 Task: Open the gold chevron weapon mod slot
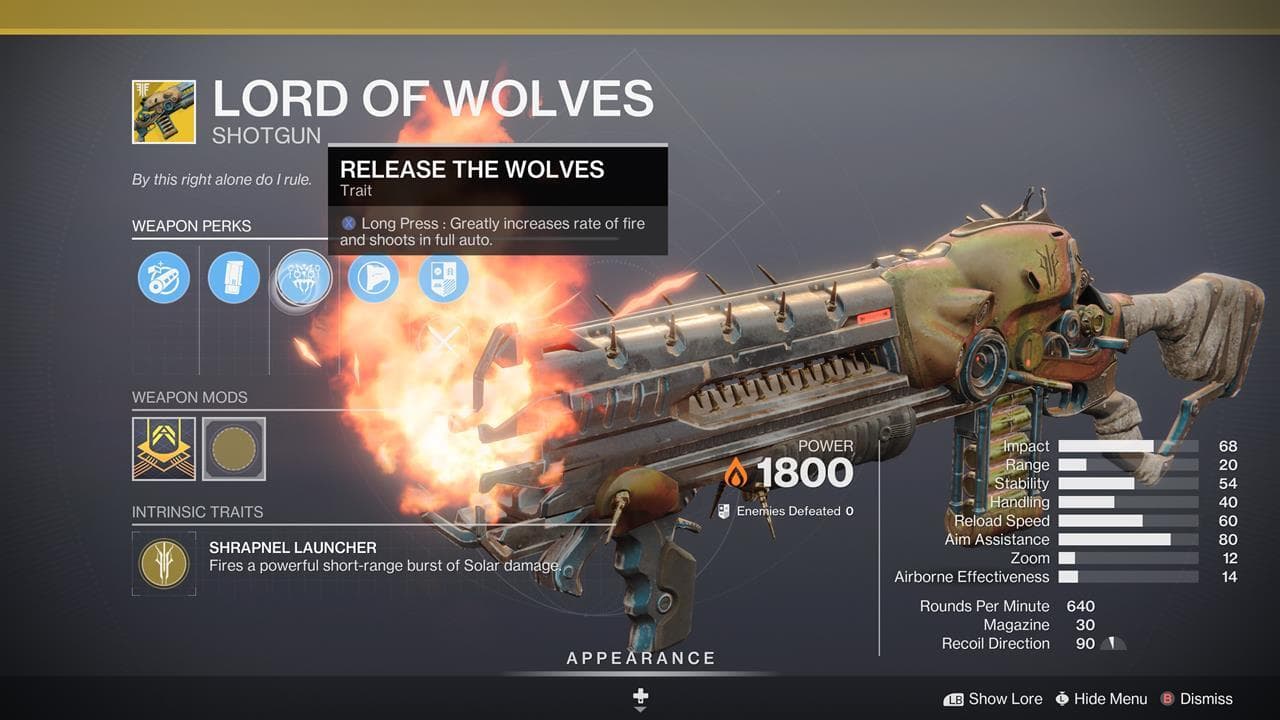pos(164,449)
